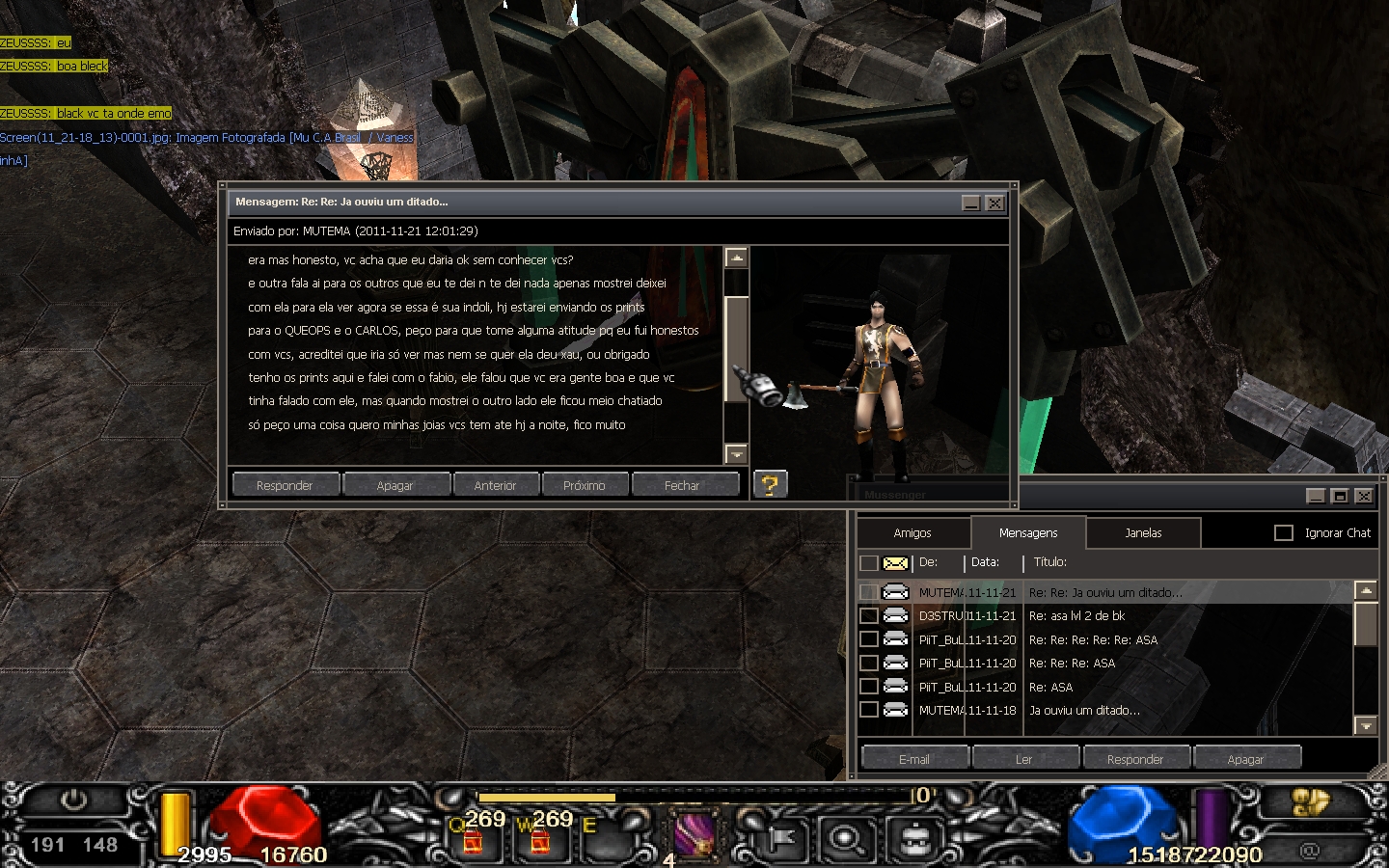Minimize the message window

point(971,203)
